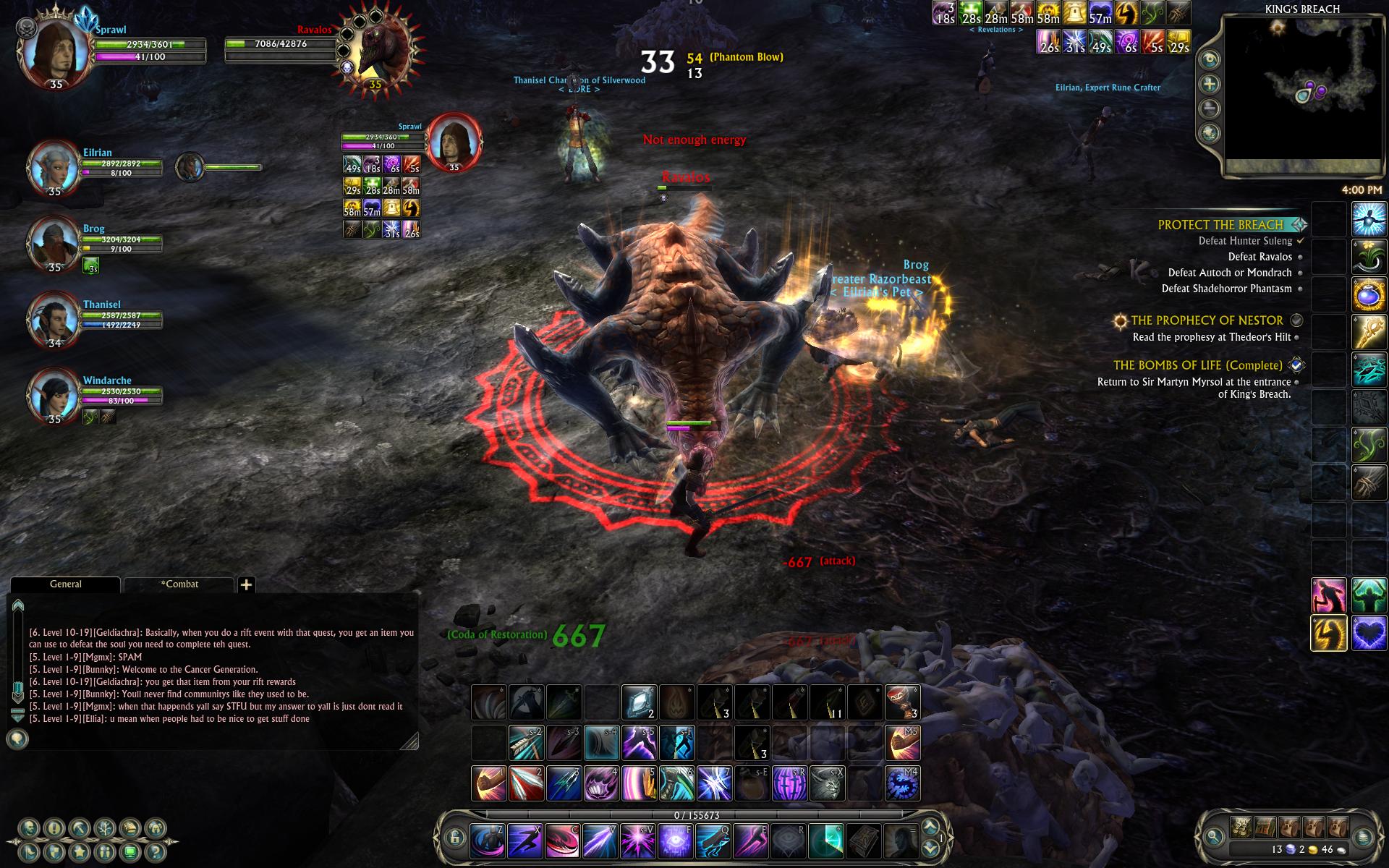Click the King's Breach minimap

(x=1302, y=95)
